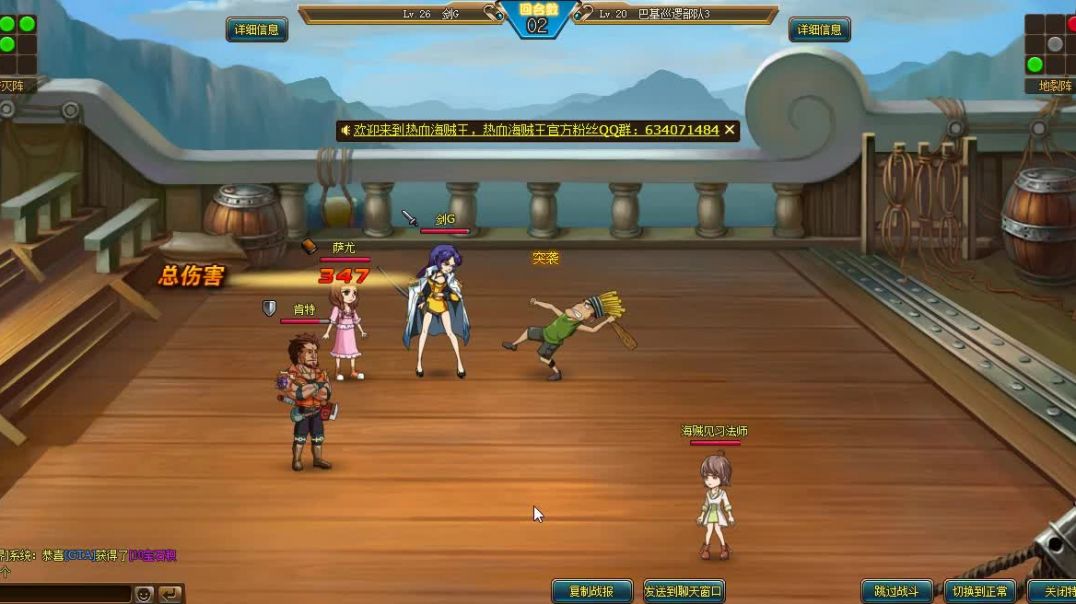This screenshot has width=1076, height=604.
Task: Close the QQ group announcement banner
Action: (730, 130)
